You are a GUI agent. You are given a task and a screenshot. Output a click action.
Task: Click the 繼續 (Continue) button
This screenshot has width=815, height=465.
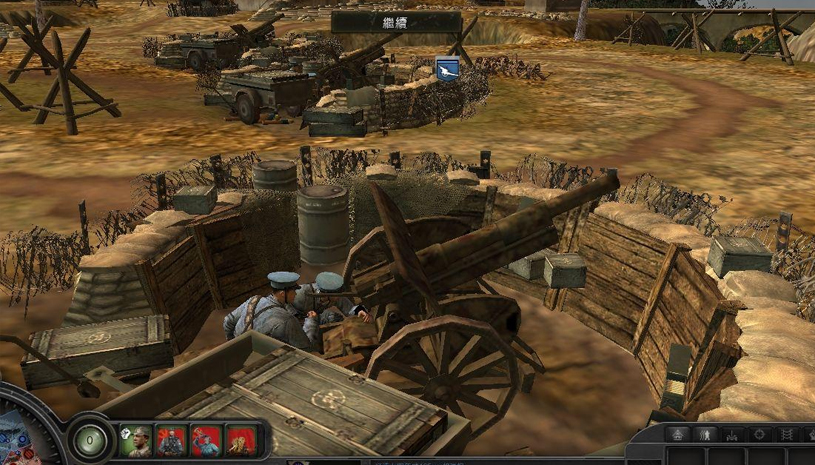coord(396,21)
